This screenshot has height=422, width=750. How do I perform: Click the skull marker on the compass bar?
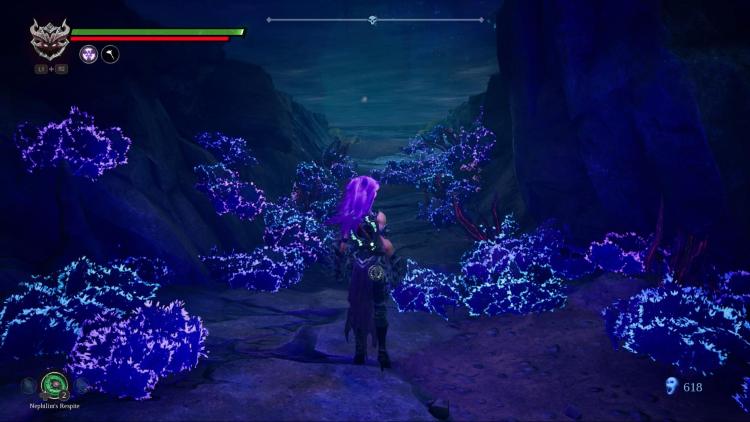(x=372, y=19)
